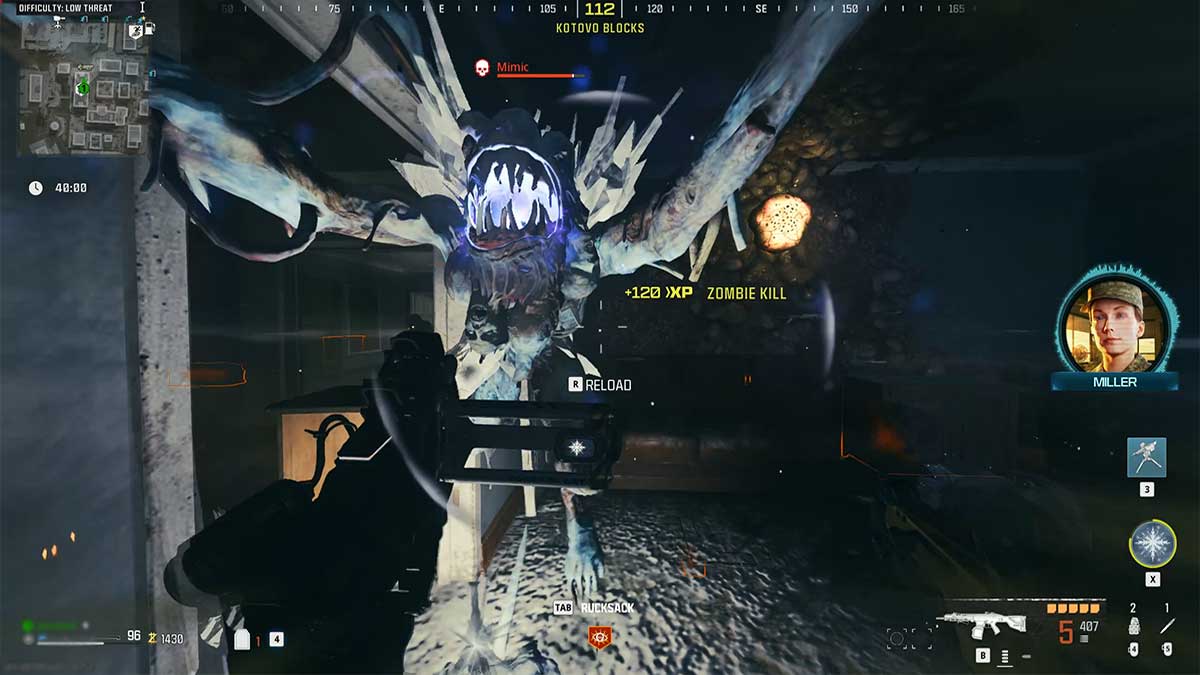Image resolution: width=1200 pixels, height=675 pixels.
Task: Select the lethal throwing knife icon
Action: click(1167, 627)
